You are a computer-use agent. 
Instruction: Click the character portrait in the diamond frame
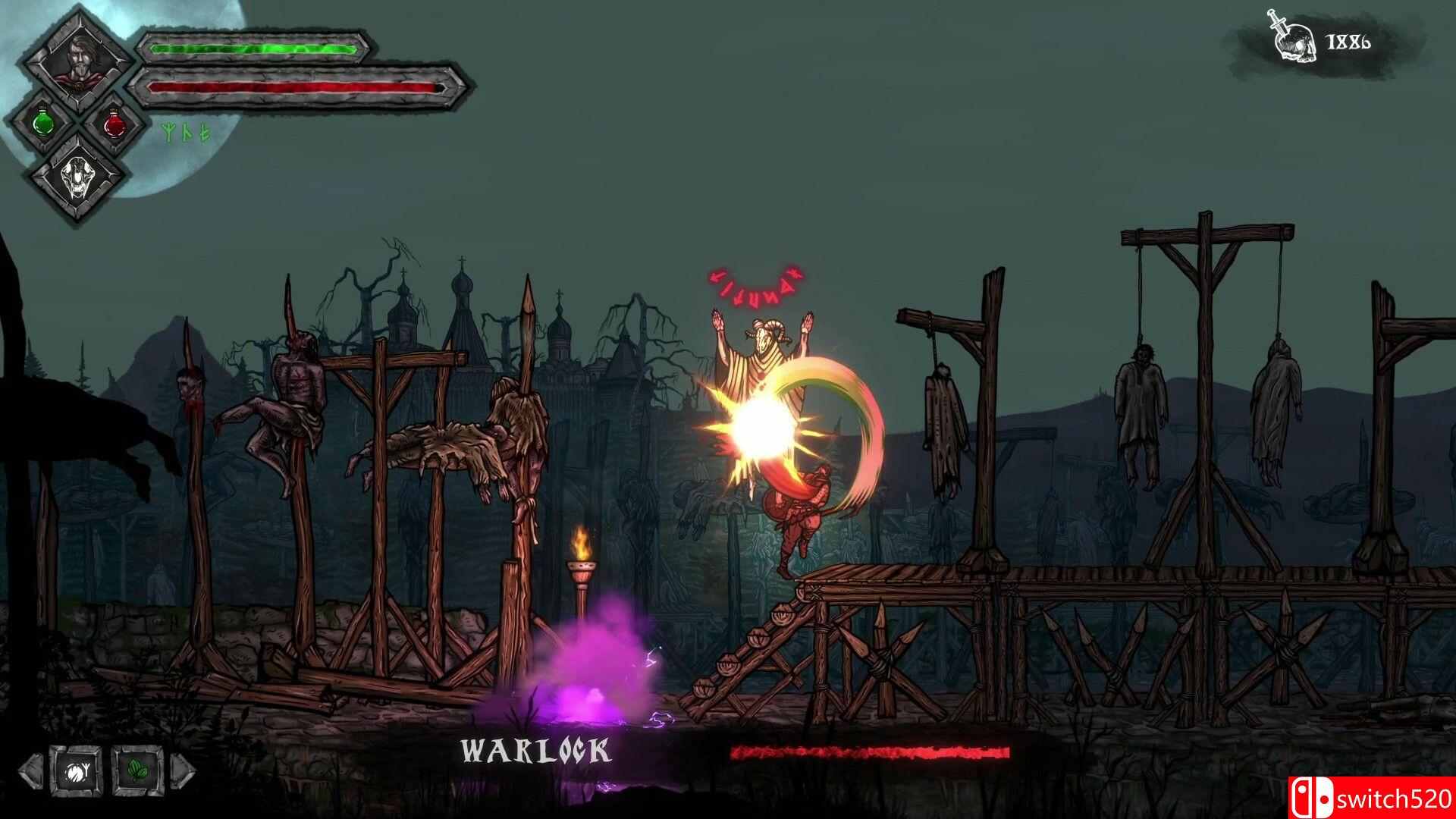click(x=80, y=62)
